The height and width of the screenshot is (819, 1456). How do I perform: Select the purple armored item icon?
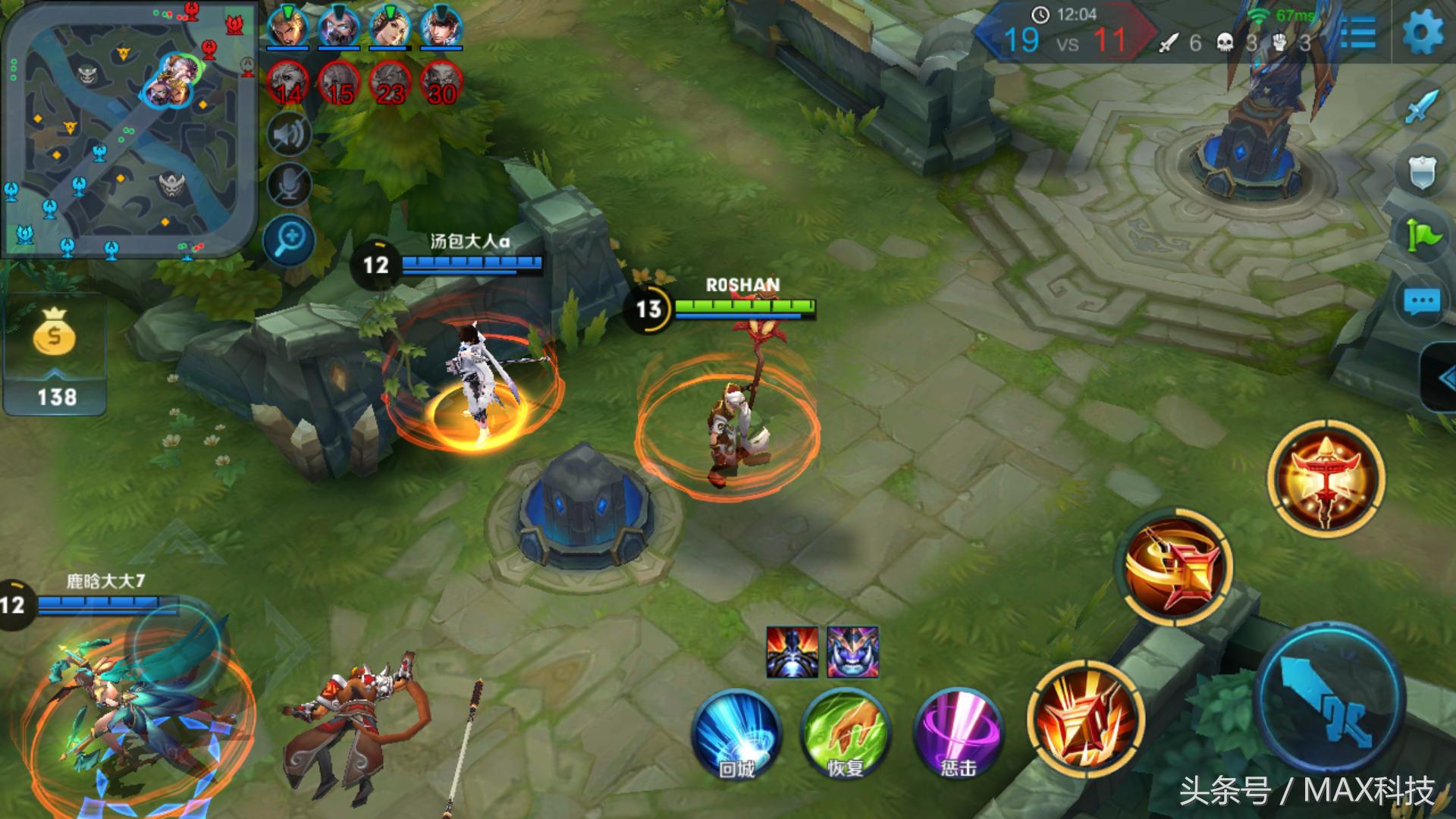point(852,651)
